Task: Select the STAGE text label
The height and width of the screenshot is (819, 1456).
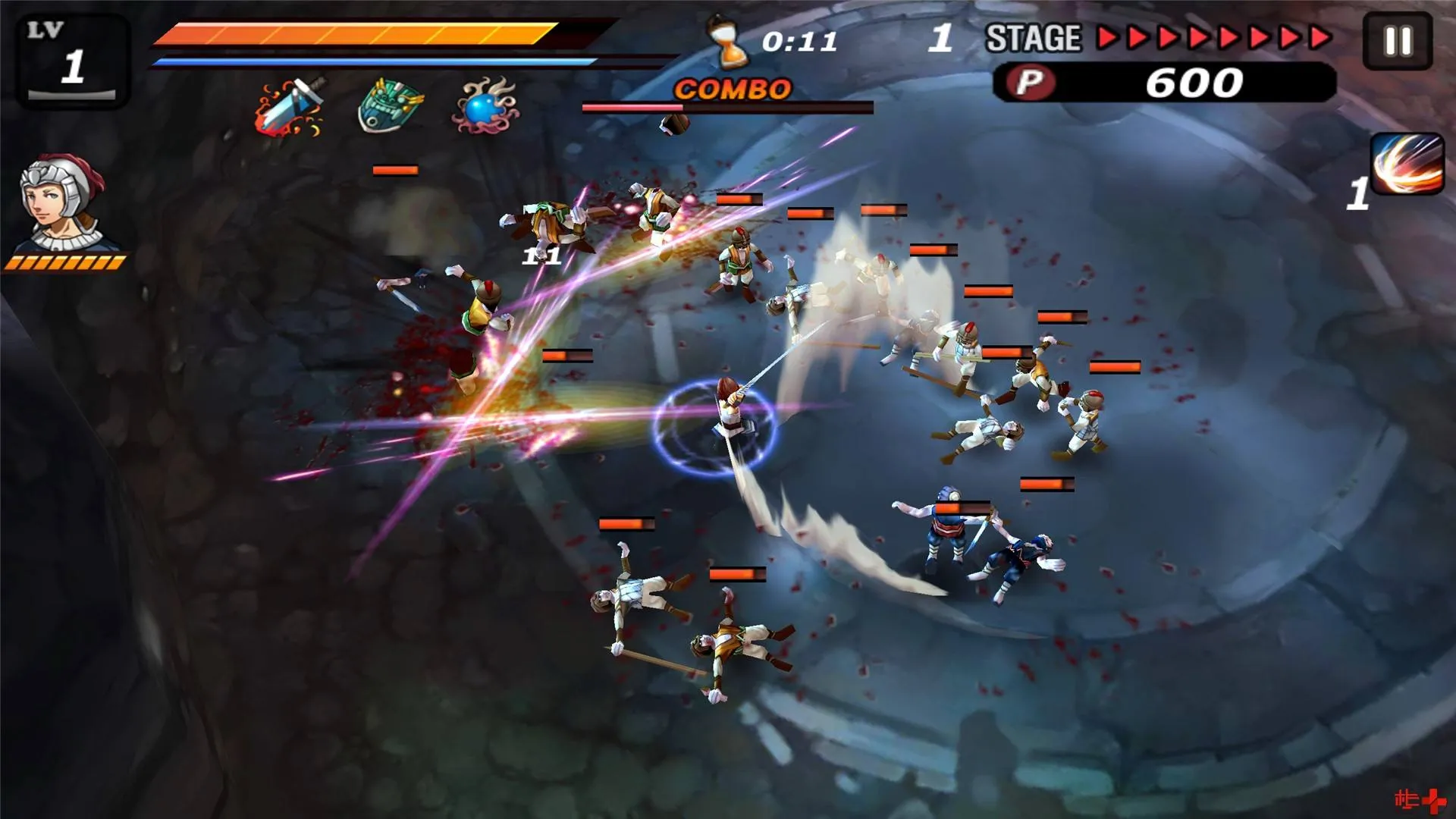Action: [1035, 36]
